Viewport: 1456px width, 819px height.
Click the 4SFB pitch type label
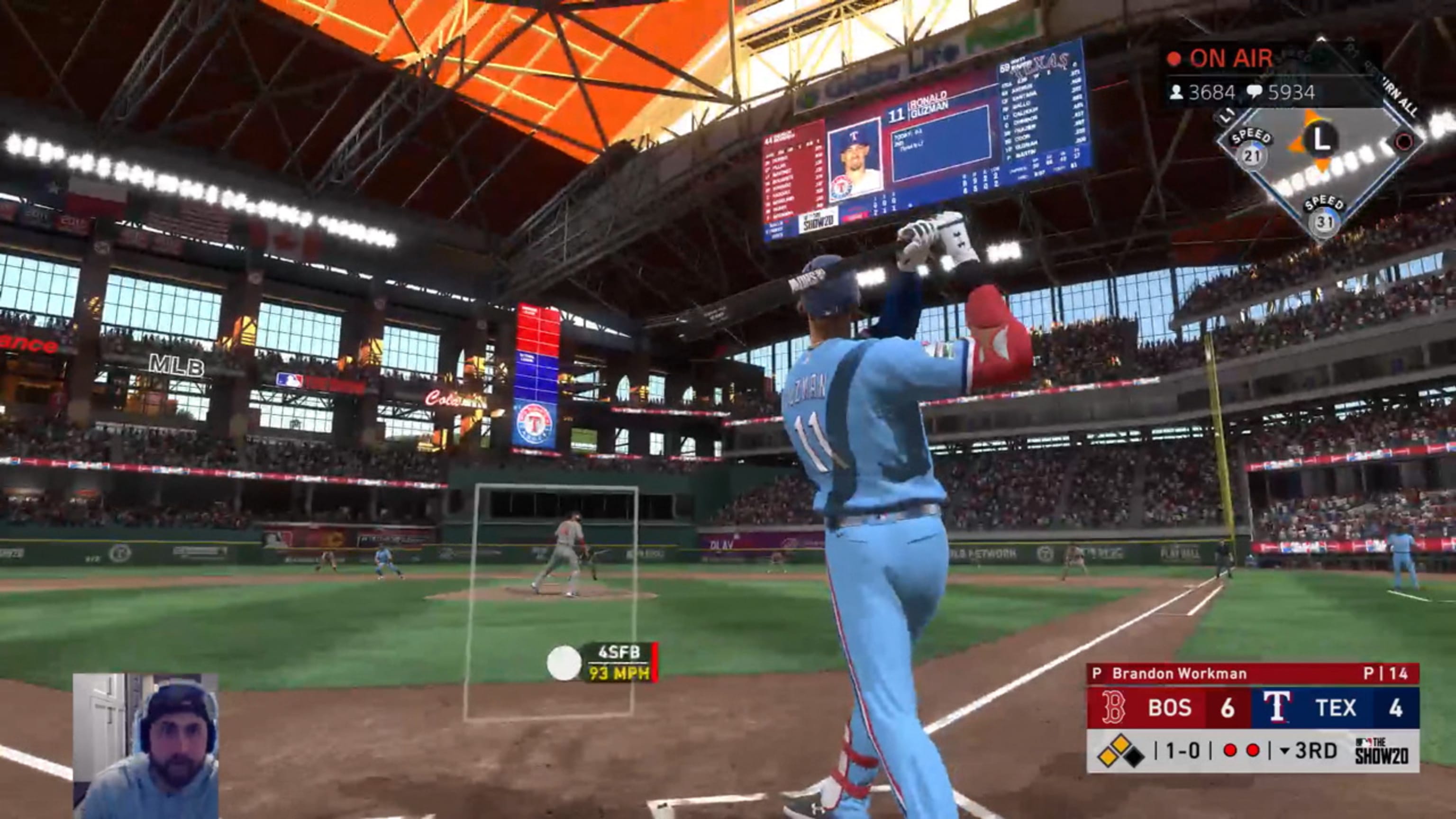click(x=619, y=653)
